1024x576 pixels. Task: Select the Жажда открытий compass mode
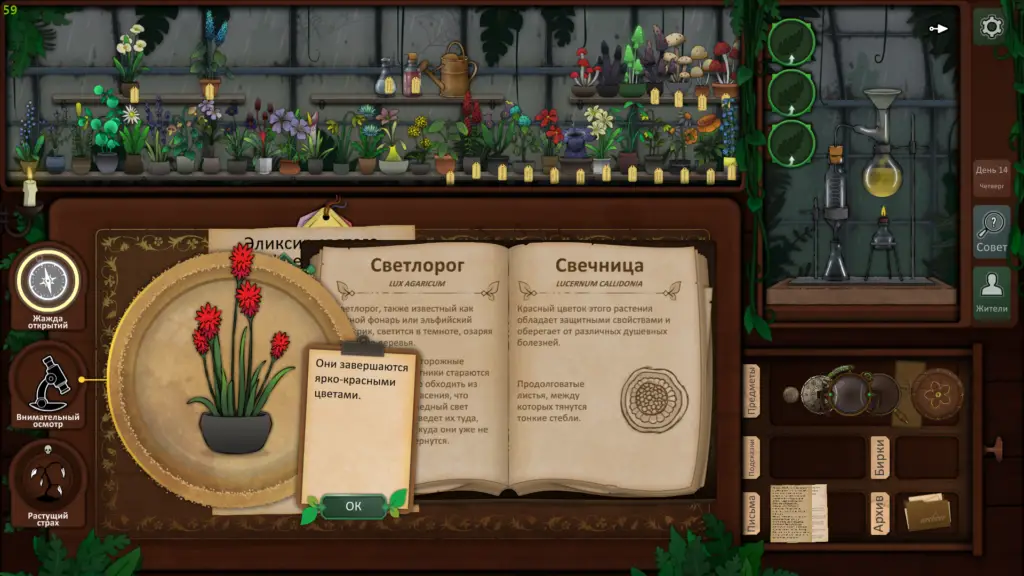coord(47,283)
